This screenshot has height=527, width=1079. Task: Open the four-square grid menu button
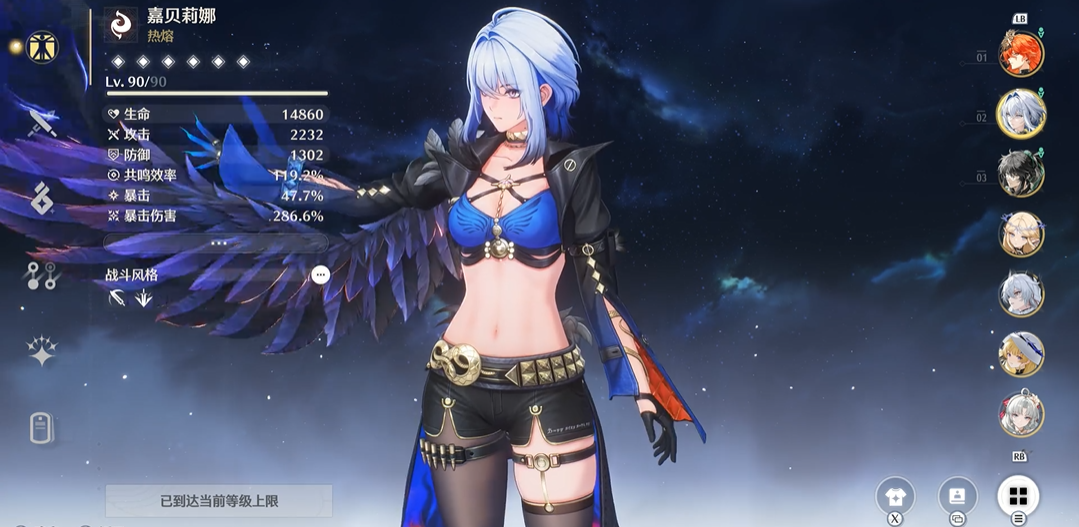tap(1018, 496)
